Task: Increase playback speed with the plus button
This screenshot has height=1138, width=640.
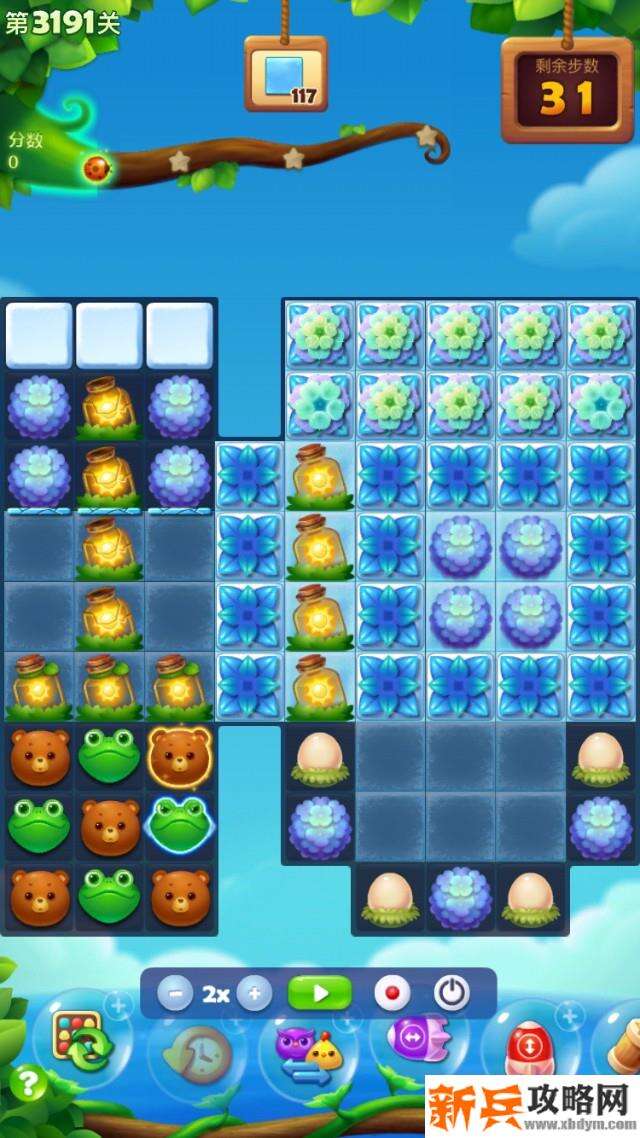Action: coord(254,994)
